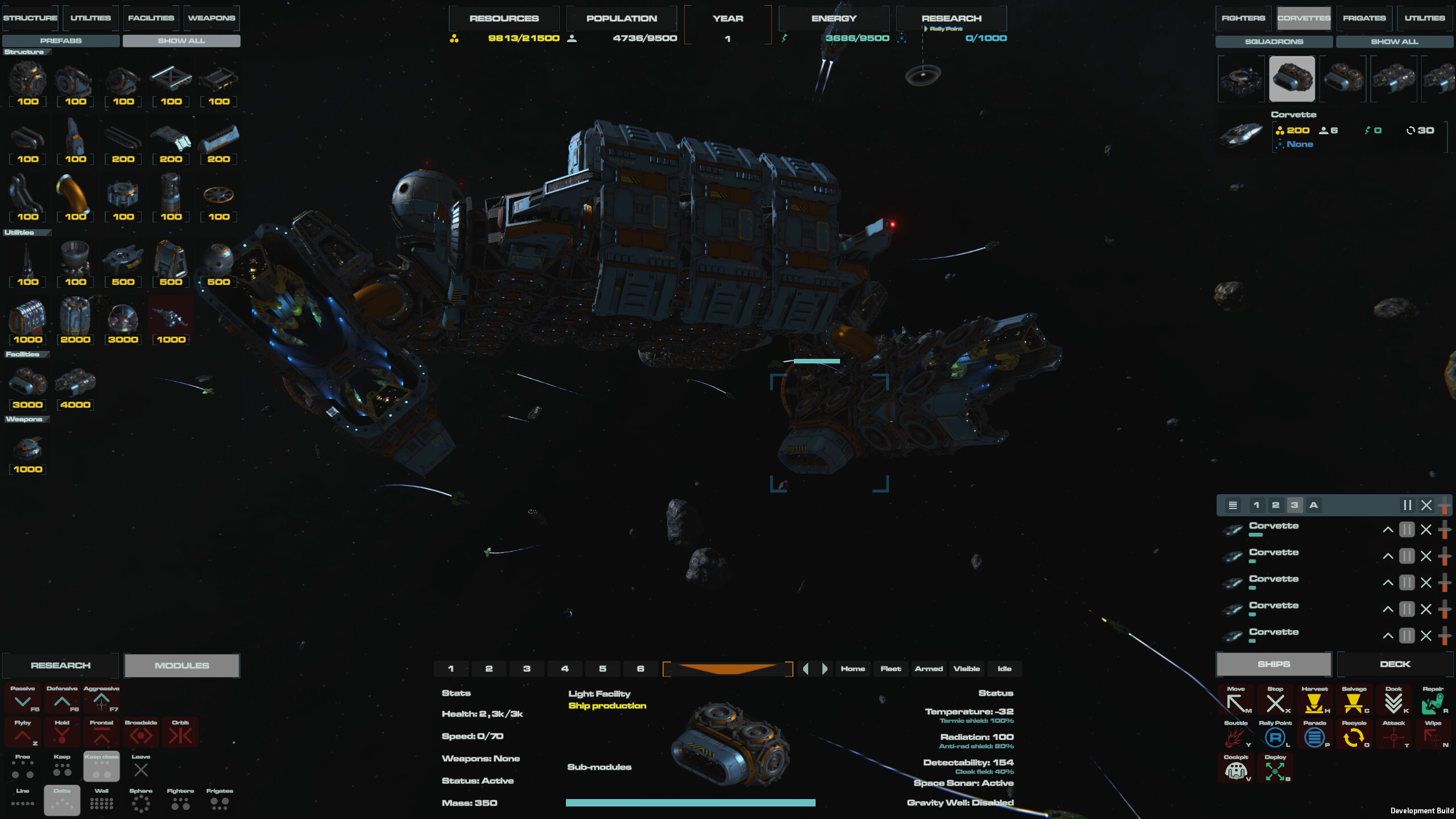Switch to the Frigates tab

click(x=1364, y=18)
